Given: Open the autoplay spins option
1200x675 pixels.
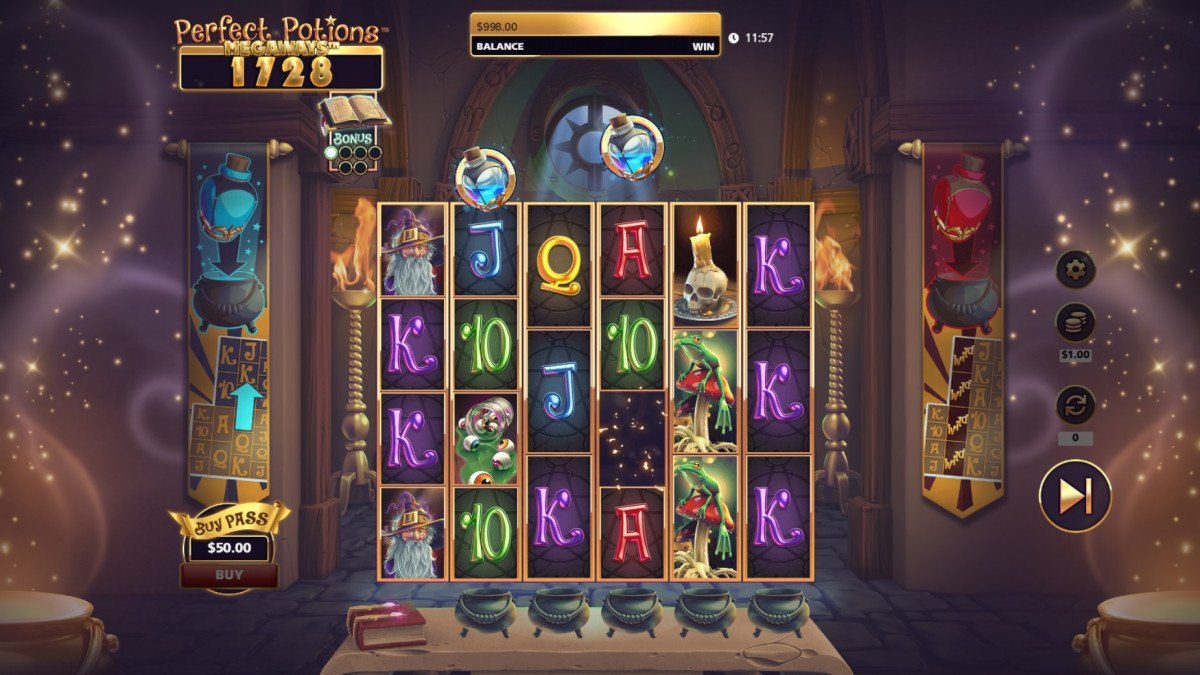Looking at the screenshot, I should [1076, 406].
